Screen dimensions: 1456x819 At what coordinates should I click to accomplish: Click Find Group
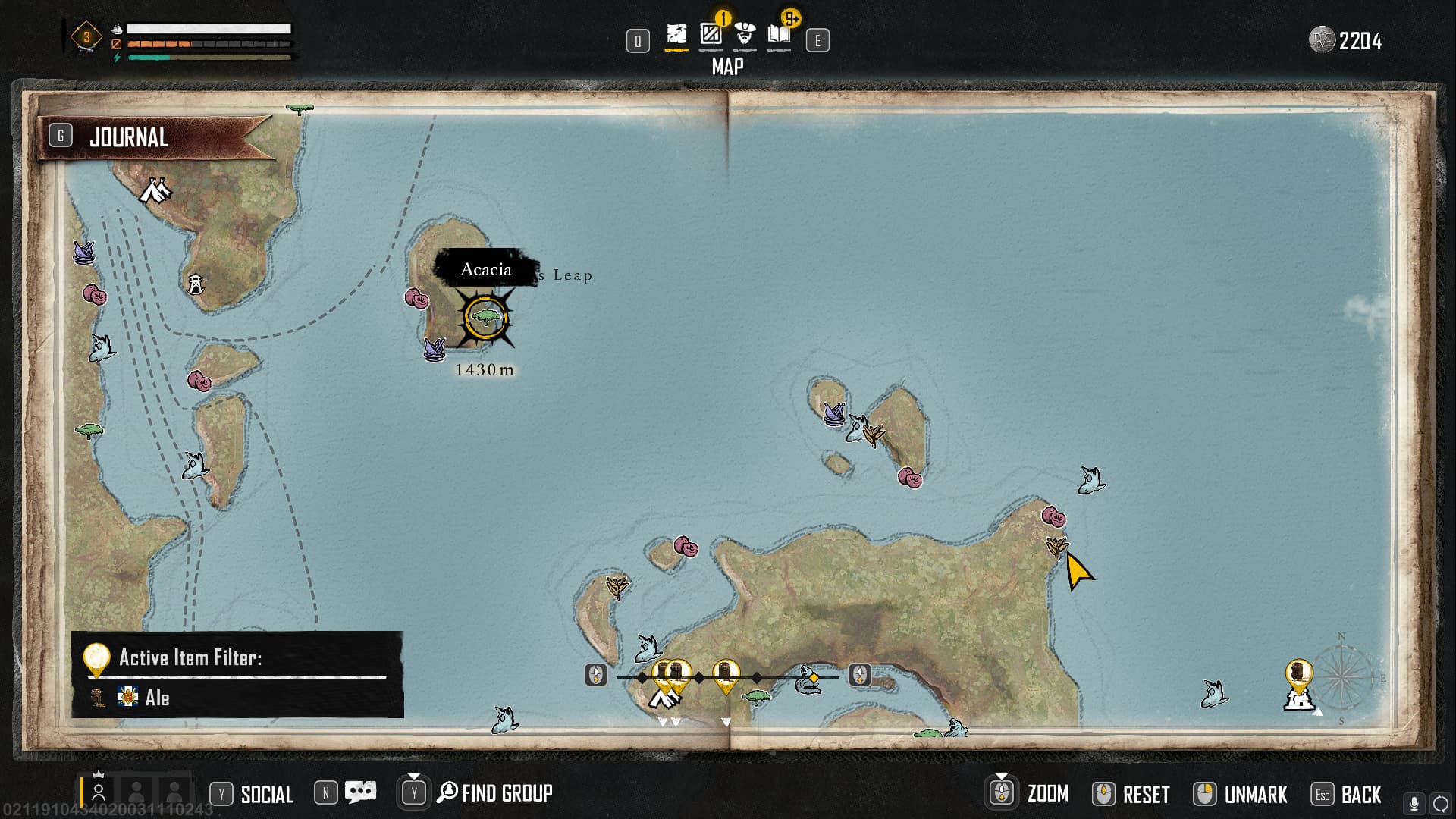pos(495,793)
